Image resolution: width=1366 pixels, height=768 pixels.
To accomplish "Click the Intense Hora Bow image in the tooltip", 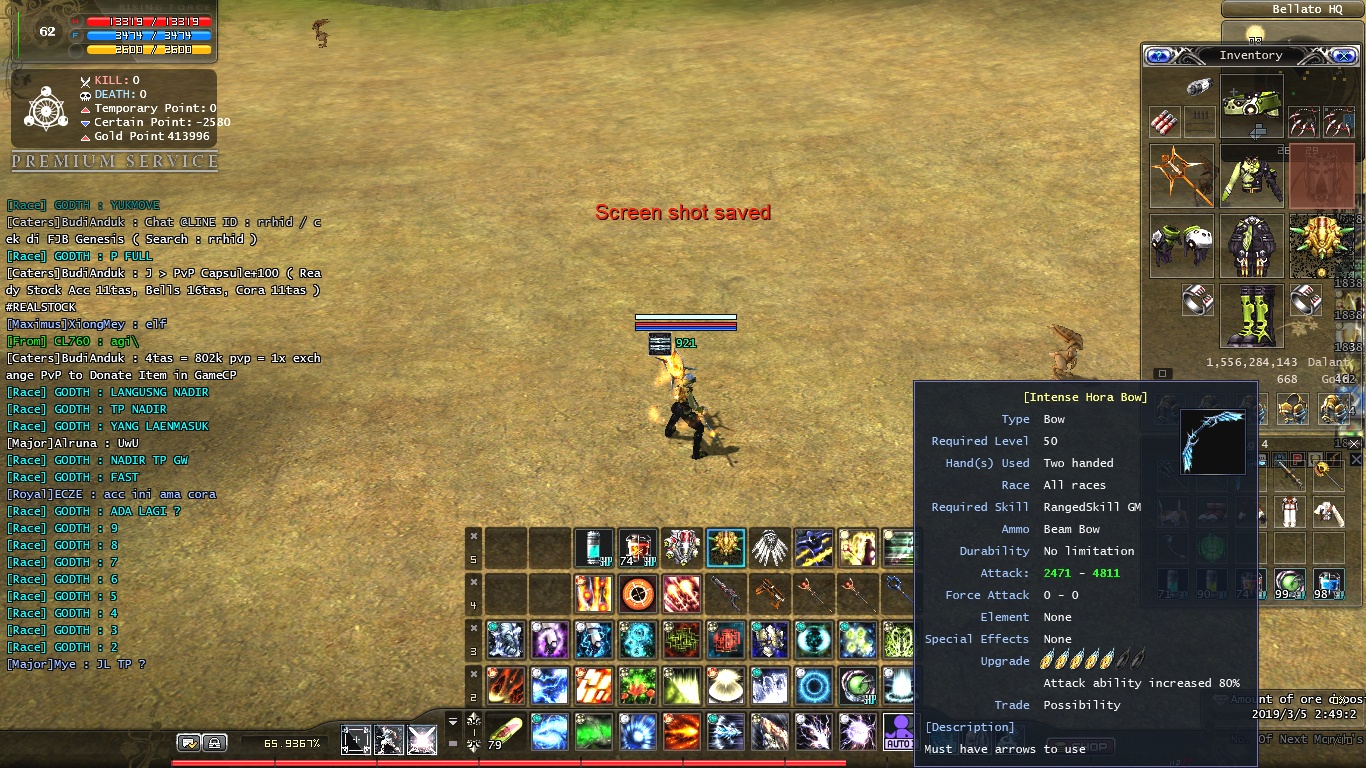I will 1210,443.
